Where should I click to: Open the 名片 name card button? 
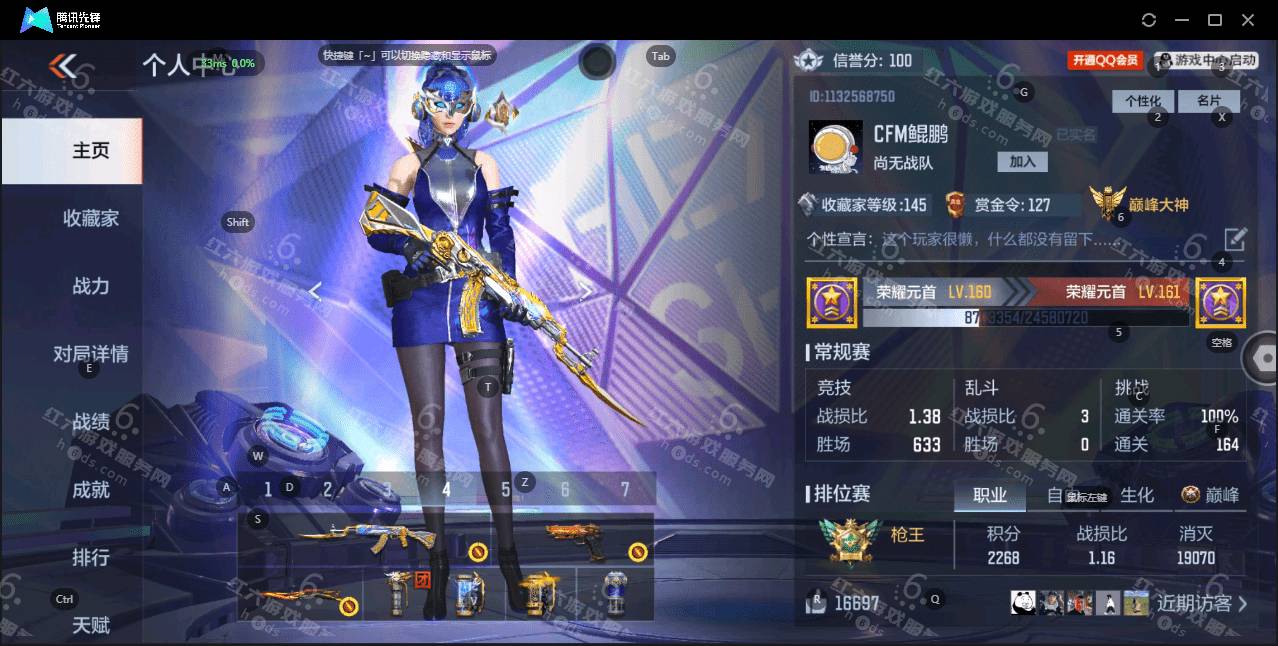[1208, 101]
